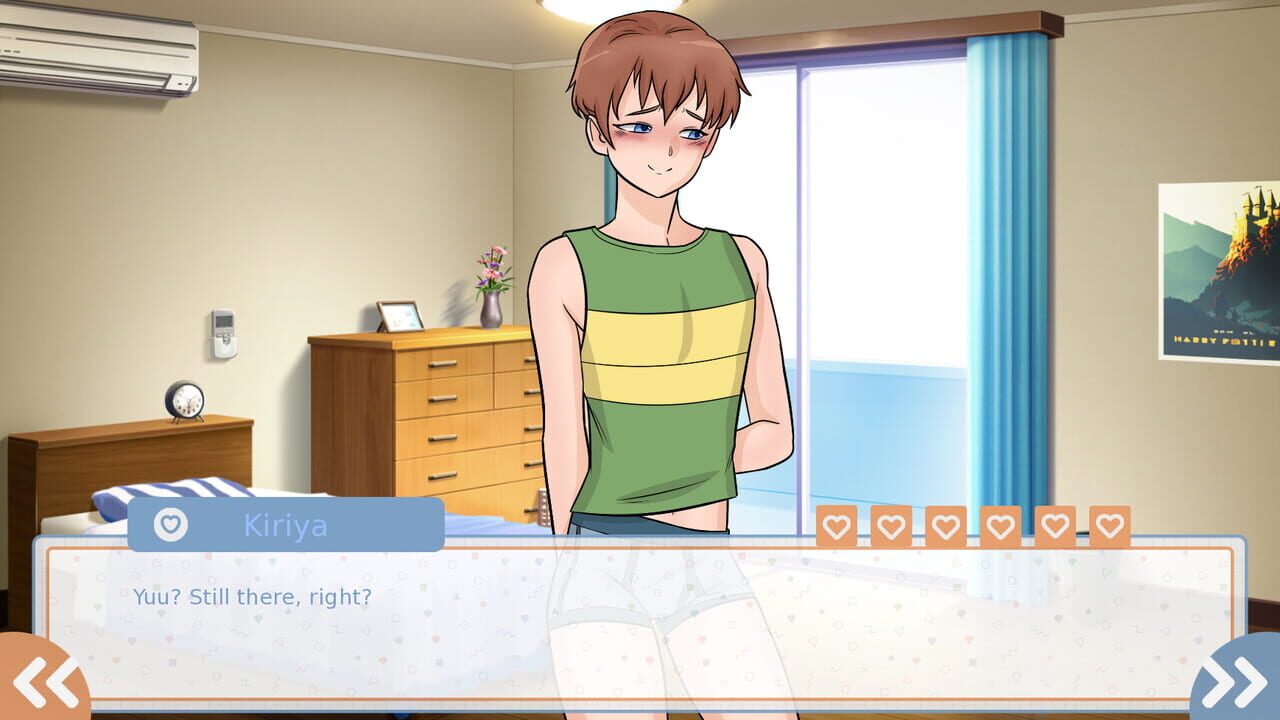Viewport: 1280px width, 720px height.
Task: Click the rewind double-arrow icon
Action: (44, 681)
